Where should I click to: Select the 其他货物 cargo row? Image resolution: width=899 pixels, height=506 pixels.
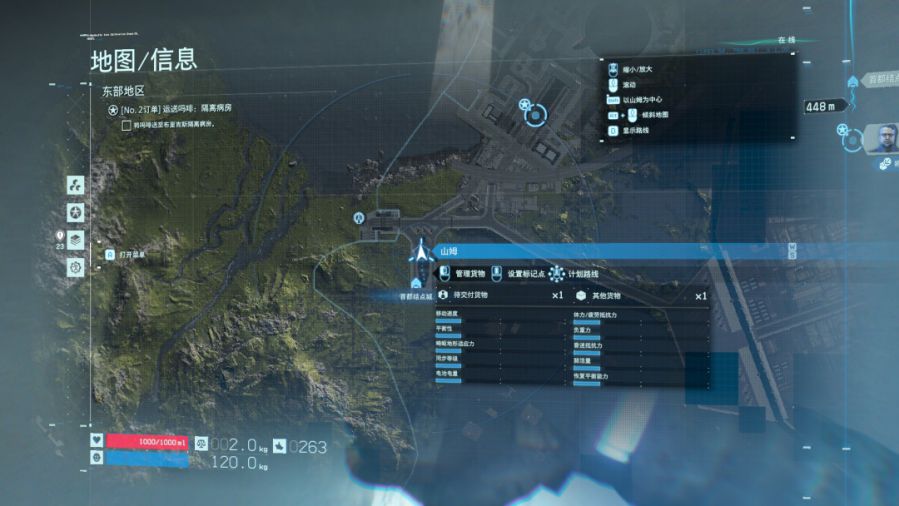coord(640,296)
